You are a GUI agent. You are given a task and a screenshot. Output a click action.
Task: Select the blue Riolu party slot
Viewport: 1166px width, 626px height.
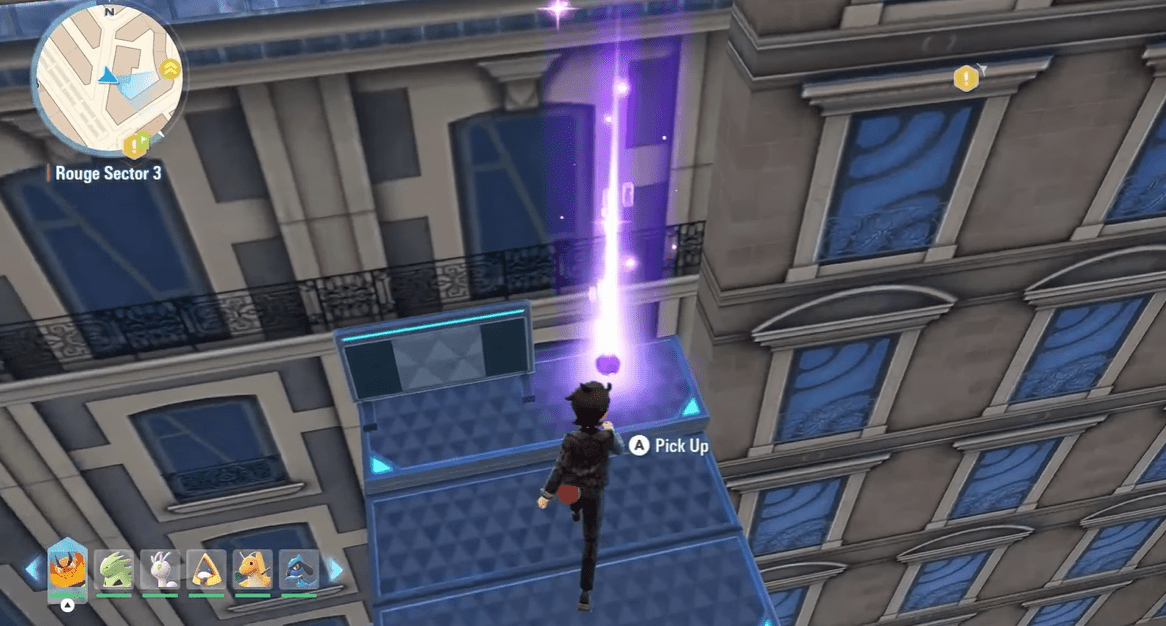click(298, 570)
